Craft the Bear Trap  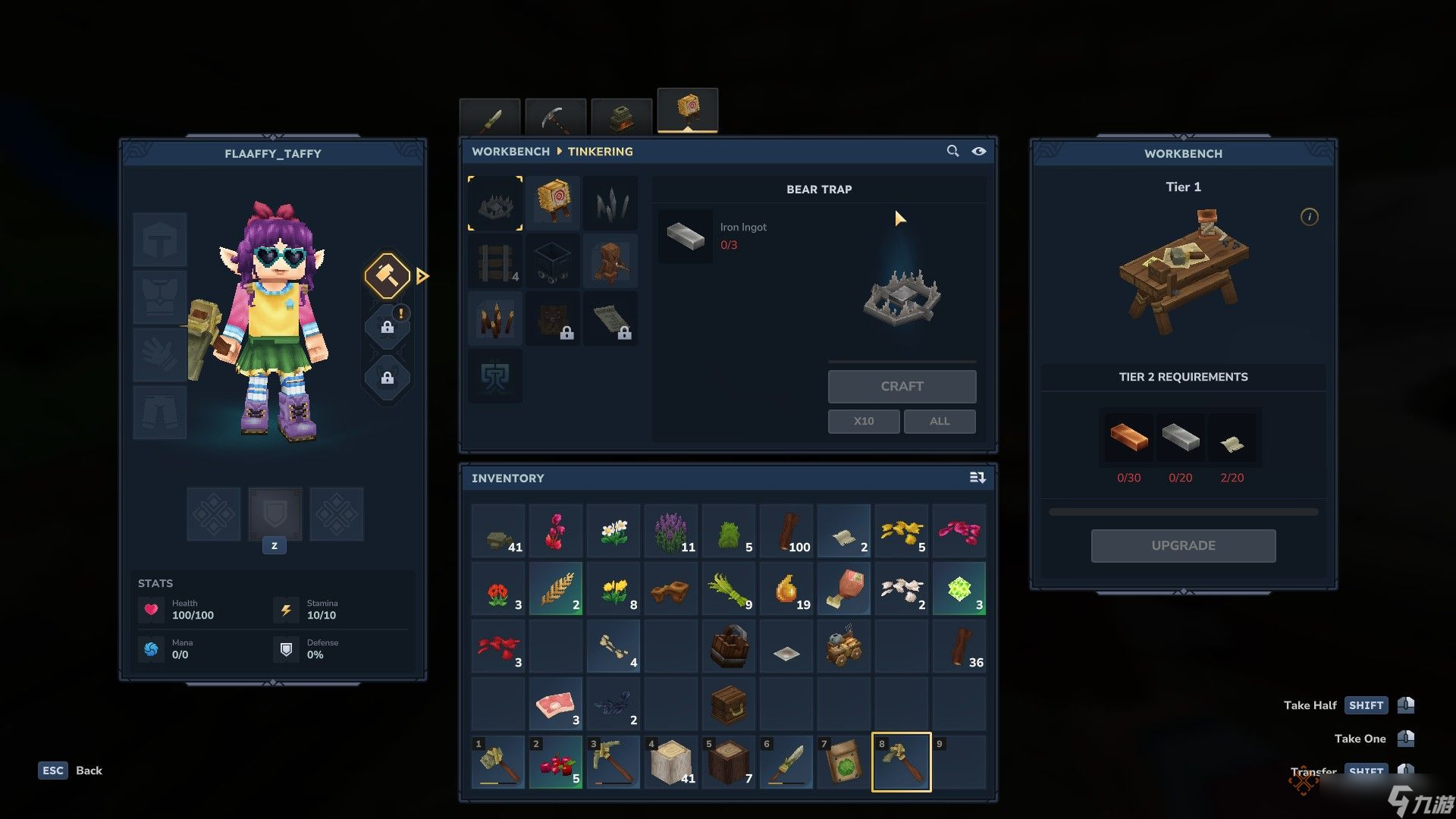(x=902, y=386)
